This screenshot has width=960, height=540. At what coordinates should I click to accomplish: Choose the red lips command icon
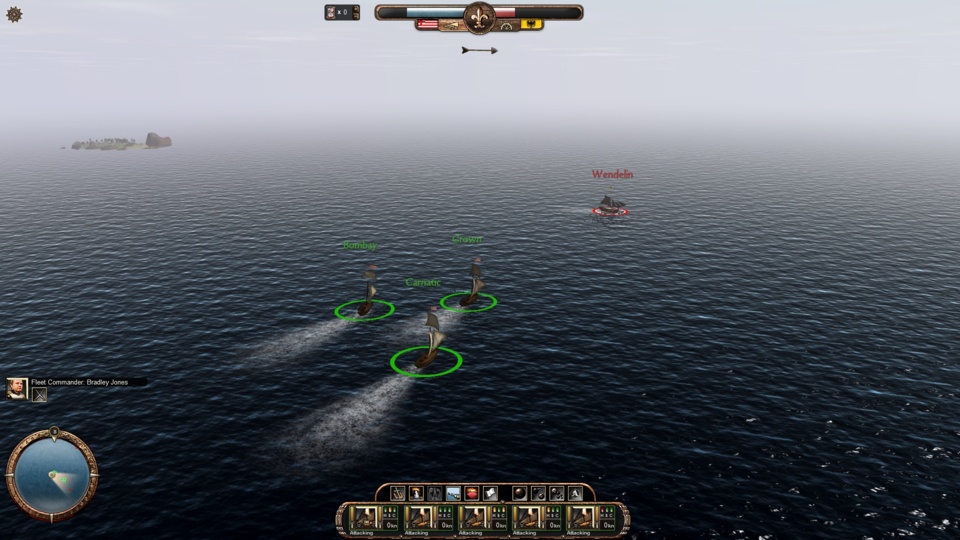coord(472,493)
